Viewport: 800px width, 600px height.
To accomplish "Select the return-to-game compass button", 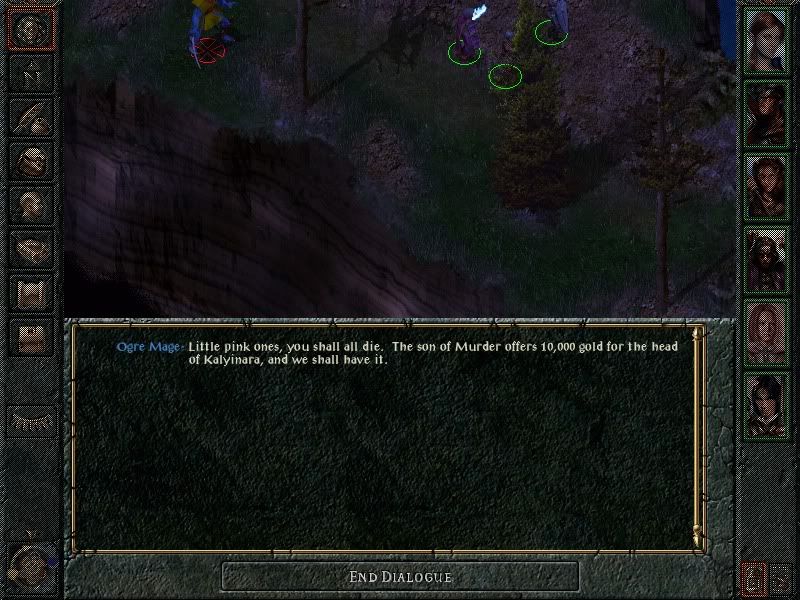I will point(30,30).
